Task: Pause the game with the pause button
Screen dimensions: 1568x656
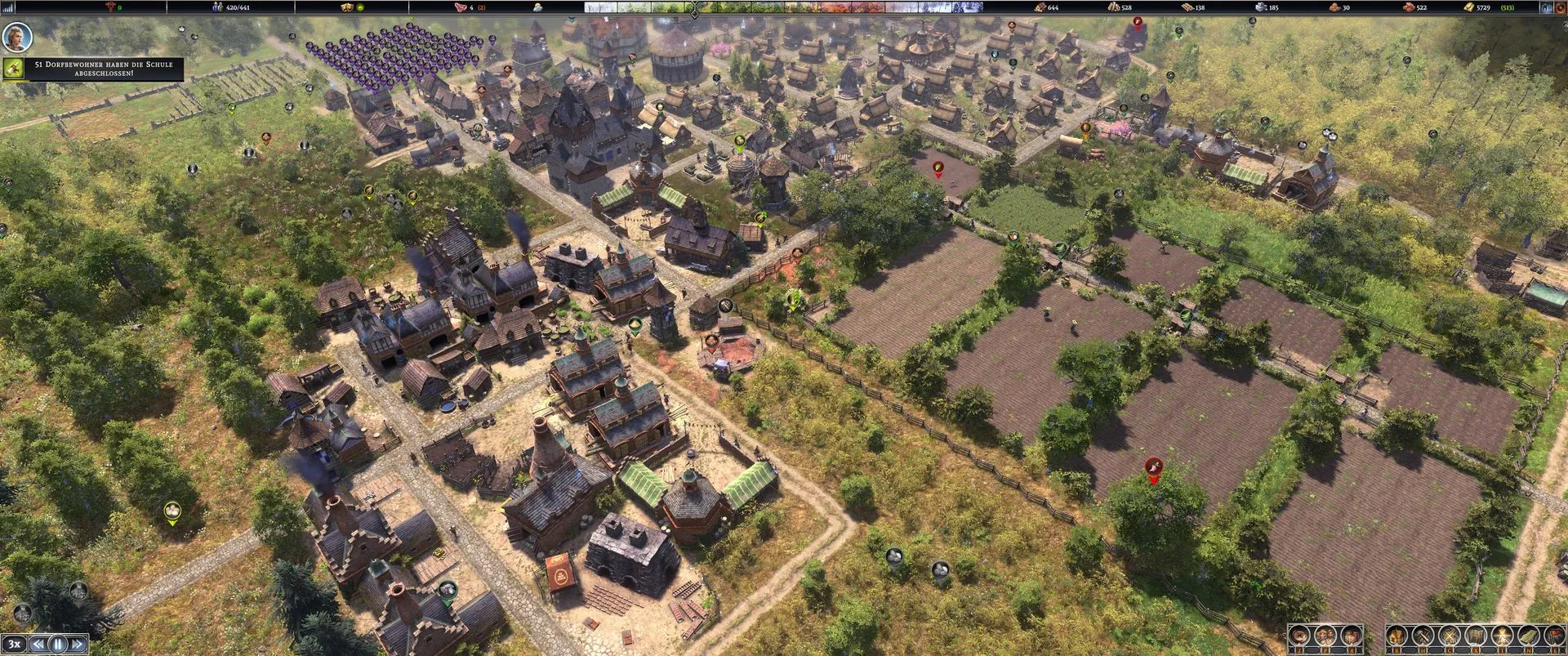Action: click(x=58, y=644)
